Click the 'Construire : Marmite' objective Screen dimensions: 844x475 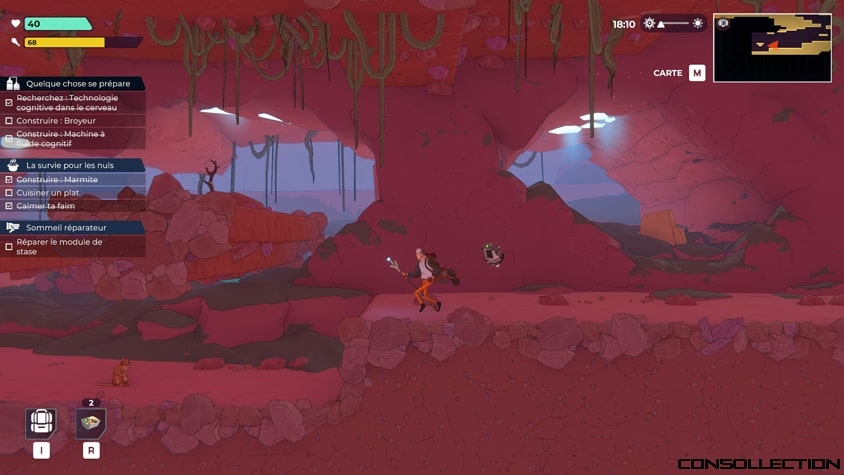(57, 179)
